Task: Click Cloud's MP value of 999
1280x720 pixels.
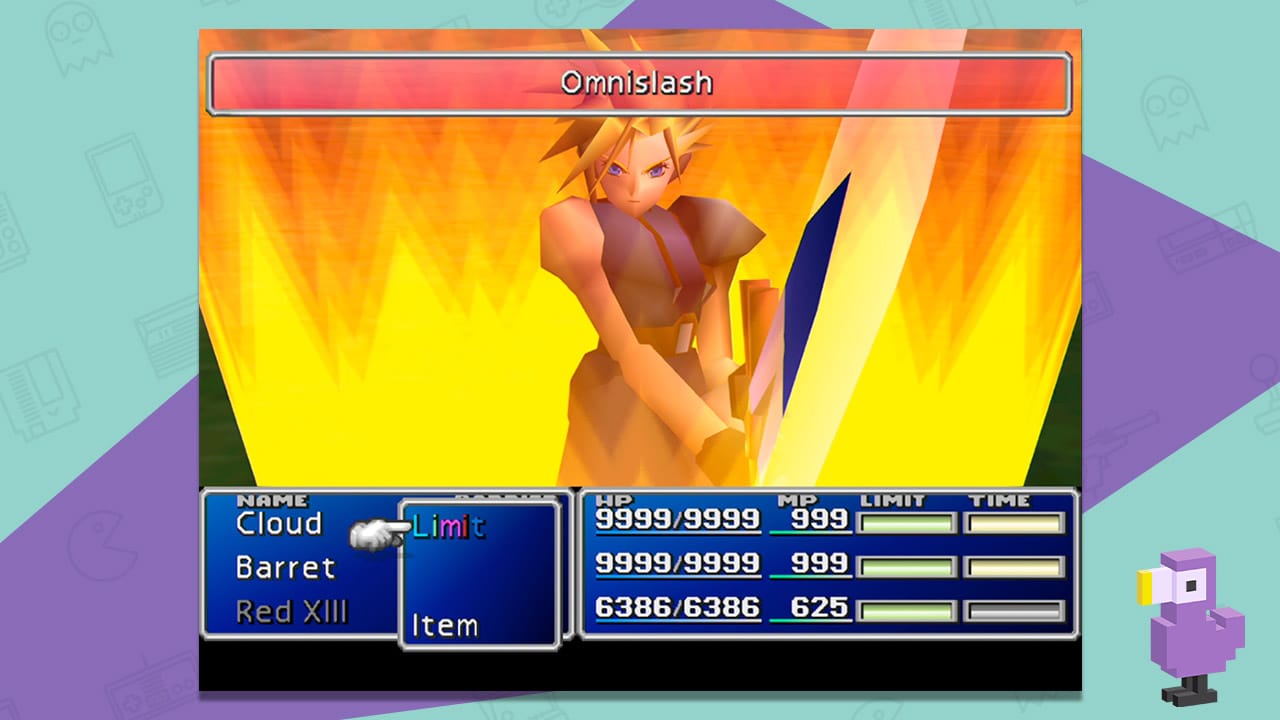Action: 822,519
